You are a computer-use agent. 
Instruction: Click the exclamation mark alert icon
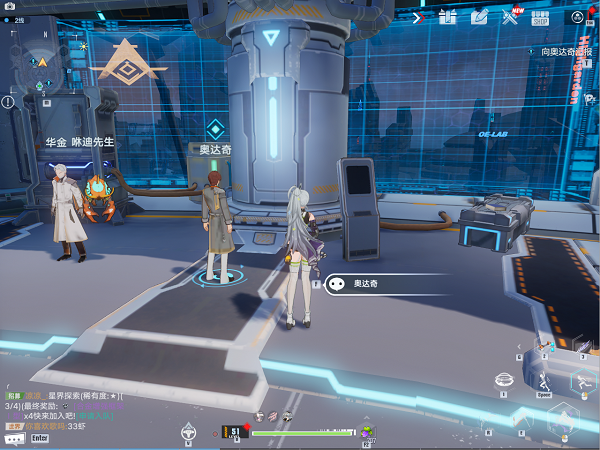pyautogui.click(x=8, y=102)
